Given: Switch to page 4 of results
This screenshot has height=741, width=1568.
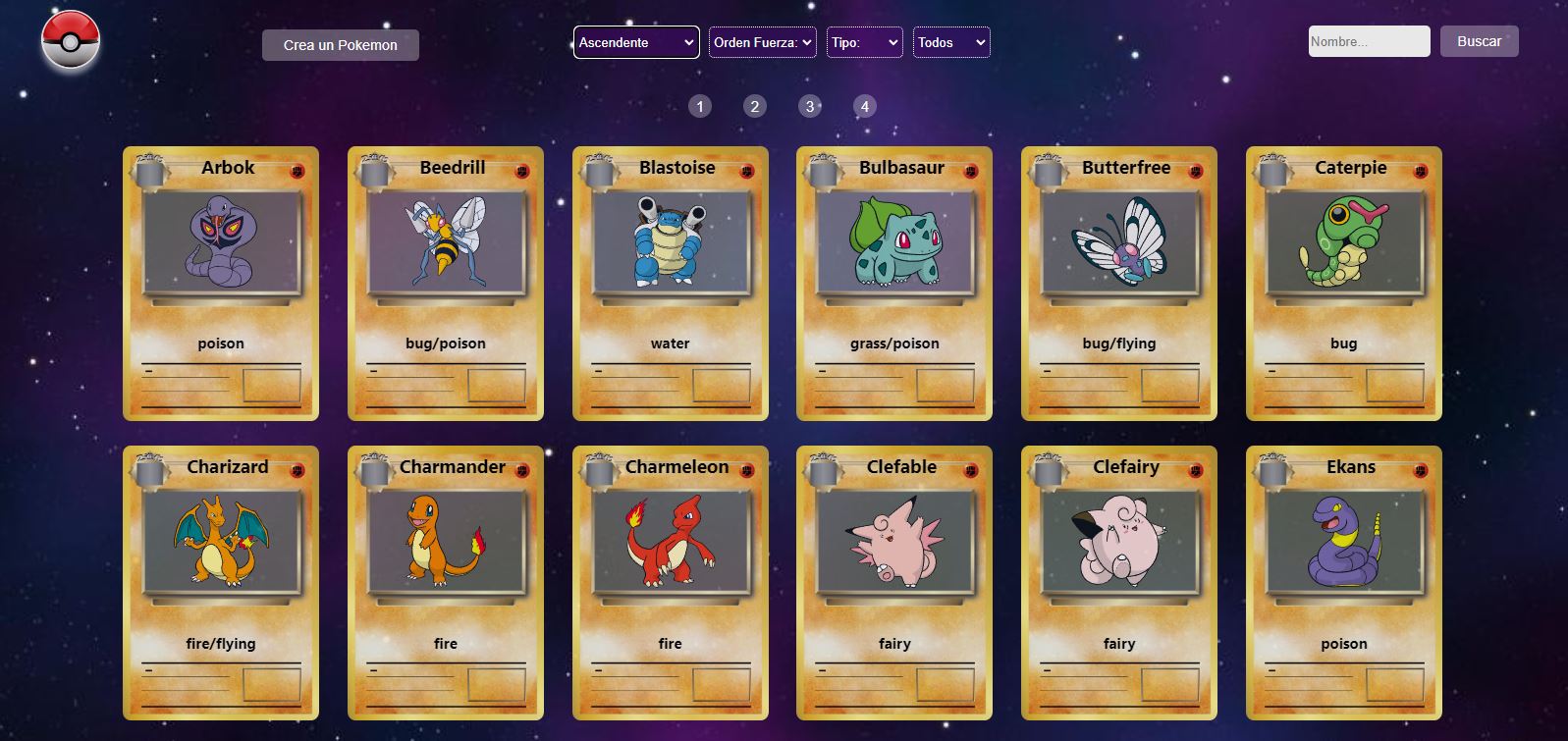Looking at the screenshot, I should tap(865, 106).
